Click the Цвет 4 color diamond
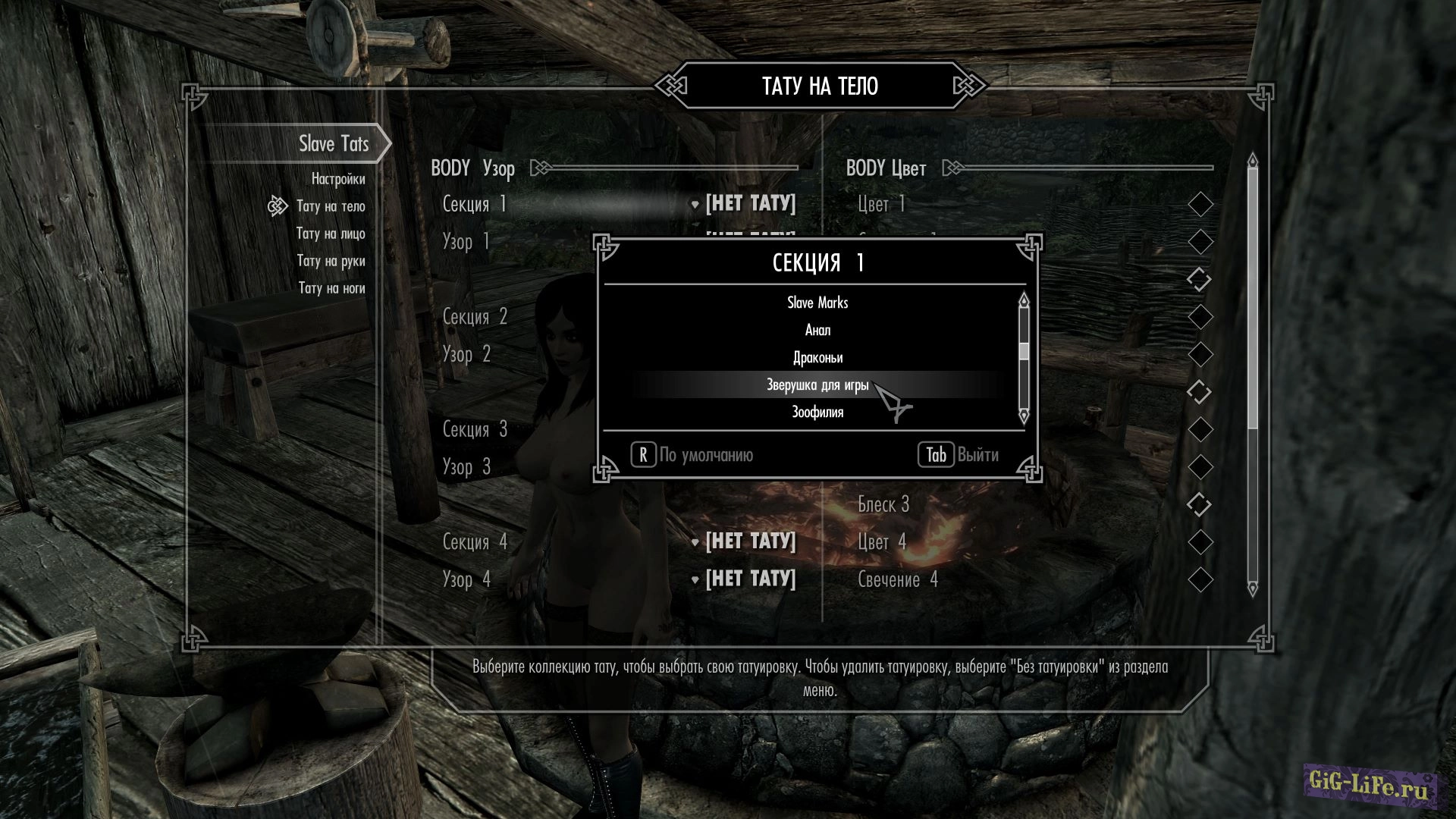 click(1200, 542)
